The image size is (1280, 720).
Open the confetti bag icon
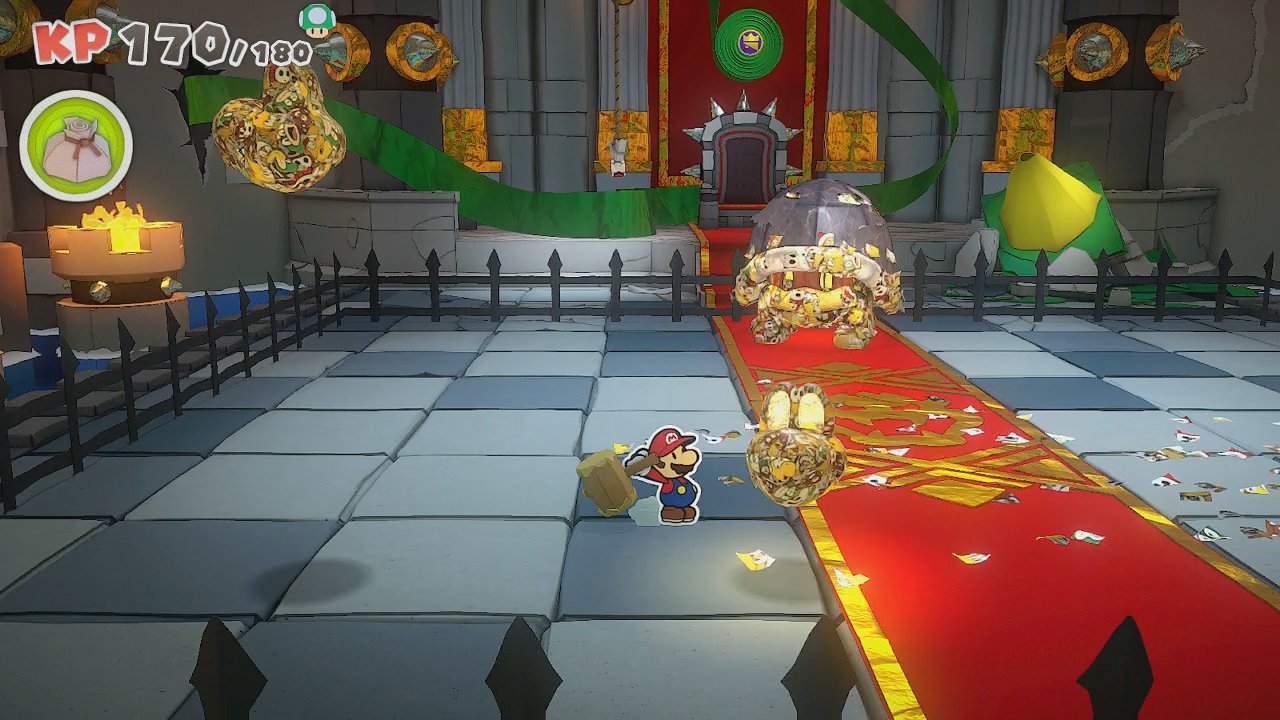coord(76,145)
